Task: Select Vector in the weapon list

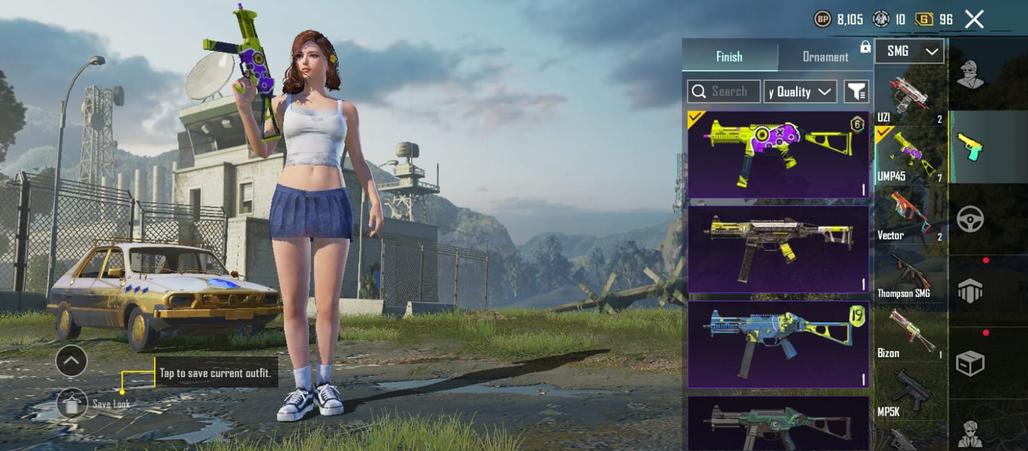Action: coord(908,215)
